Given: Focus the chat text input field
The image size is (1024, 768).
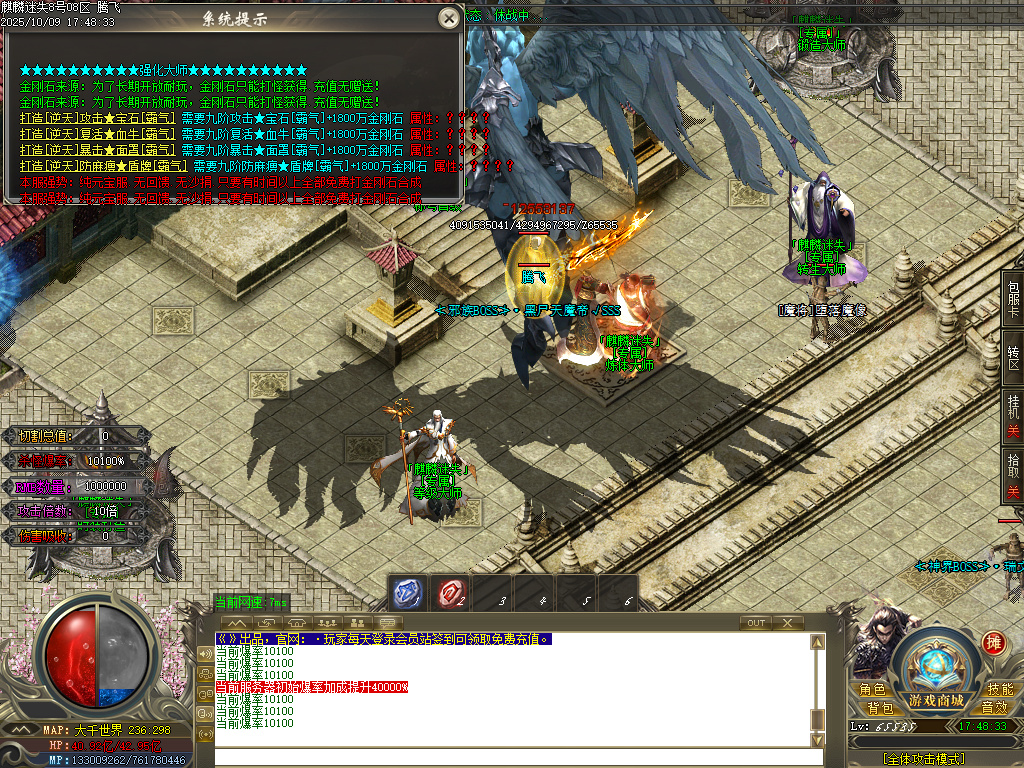Looking at the screenshot, I should [510, 758].
